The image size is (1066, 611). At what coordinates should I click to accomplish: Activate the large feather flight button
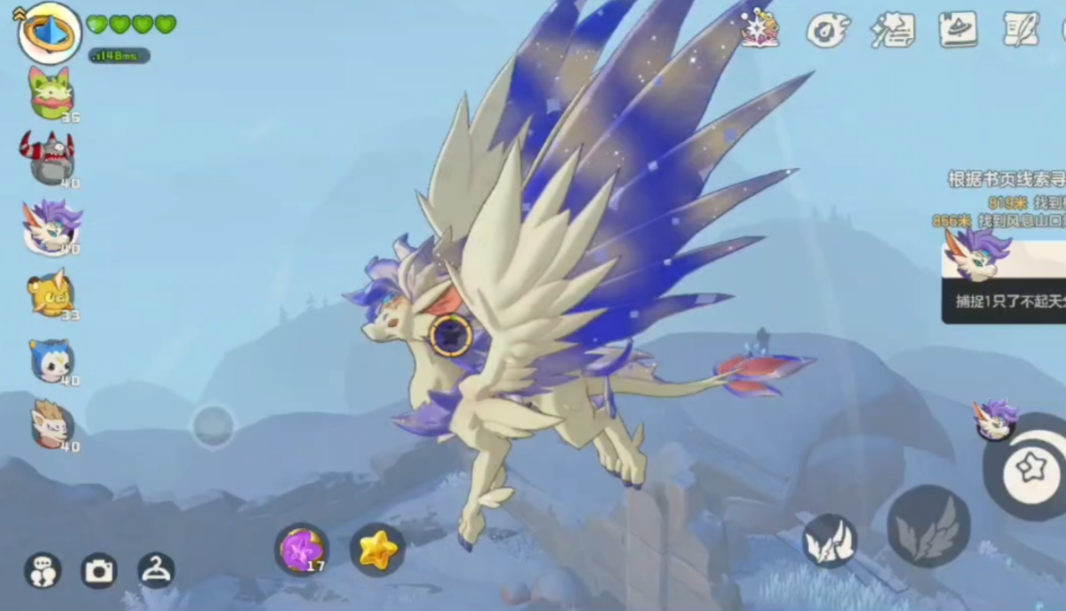pos(928,526)
